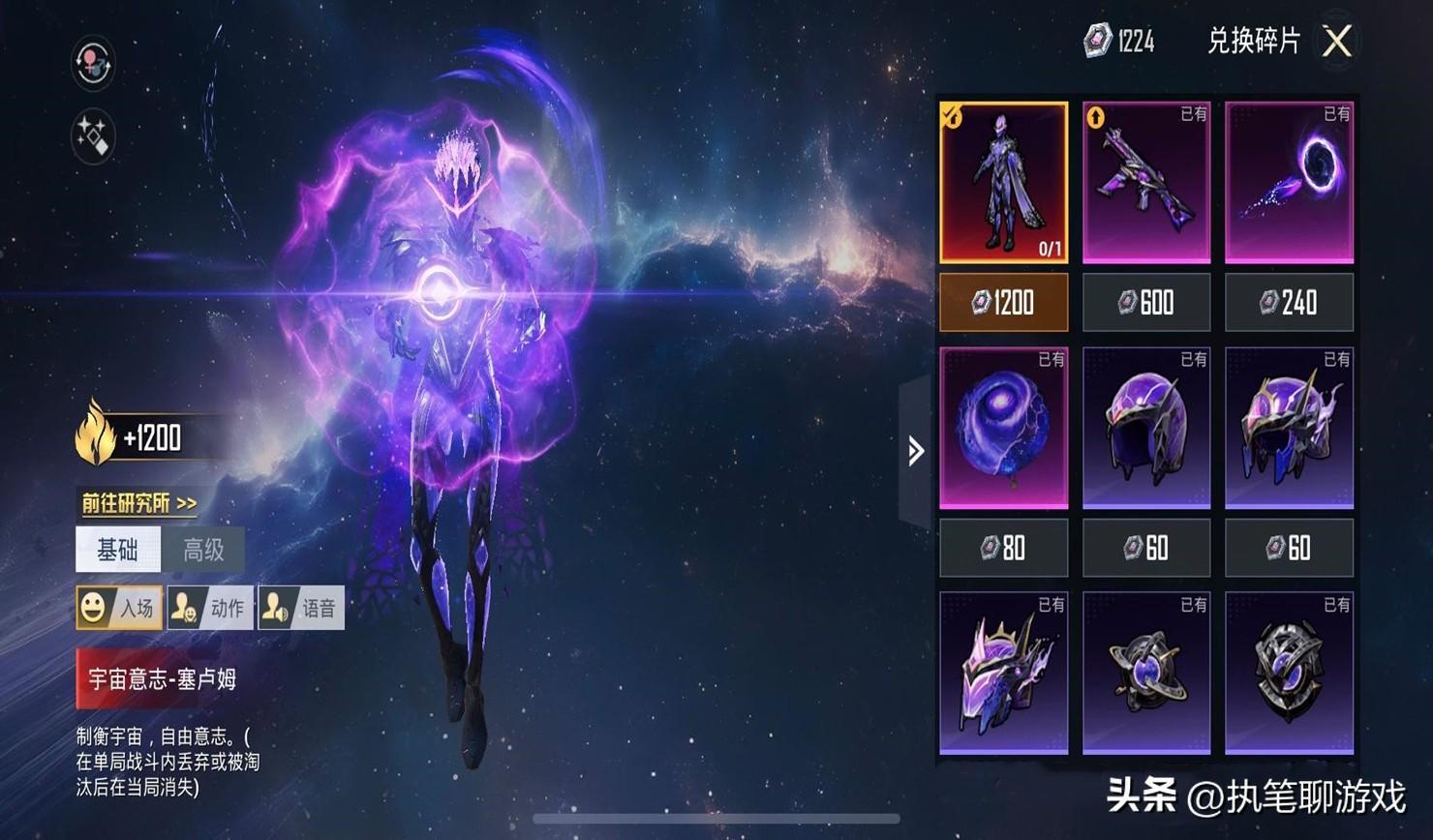
Task: Click the 240 fragment price button
Action: (x=1289, y=303)
